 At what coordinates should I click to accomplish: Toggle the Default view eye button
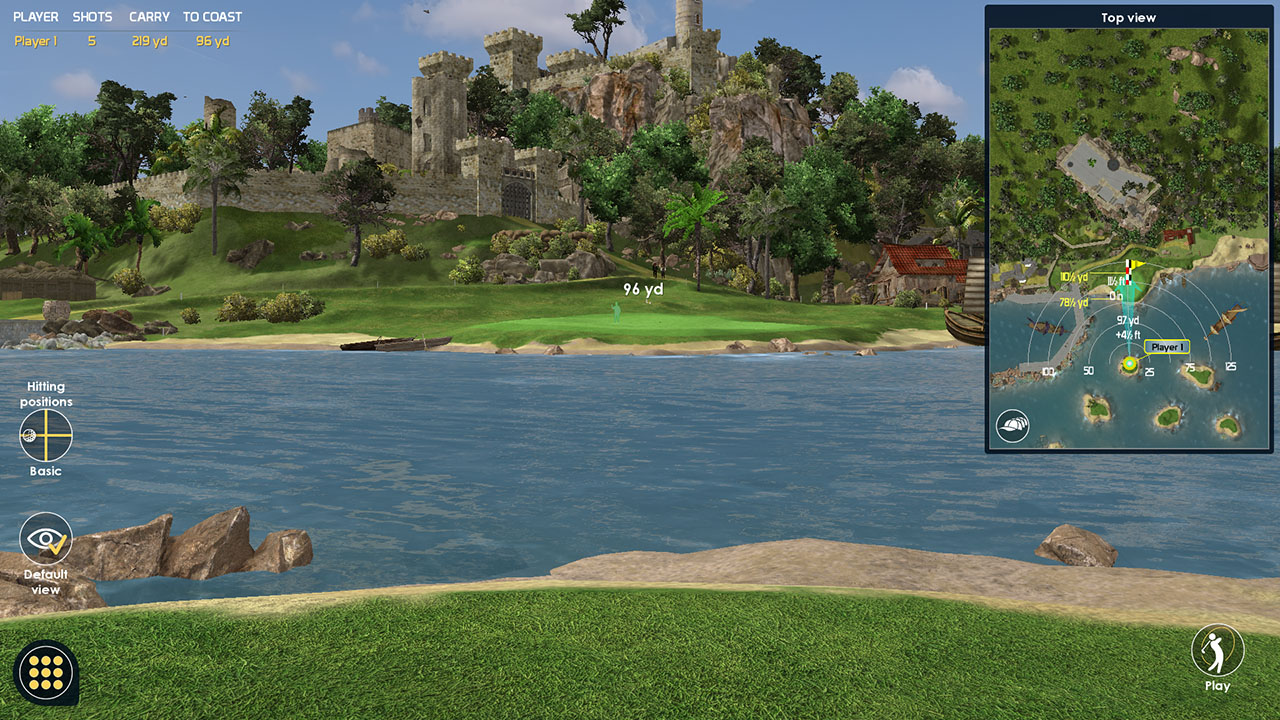pos(46,539)
